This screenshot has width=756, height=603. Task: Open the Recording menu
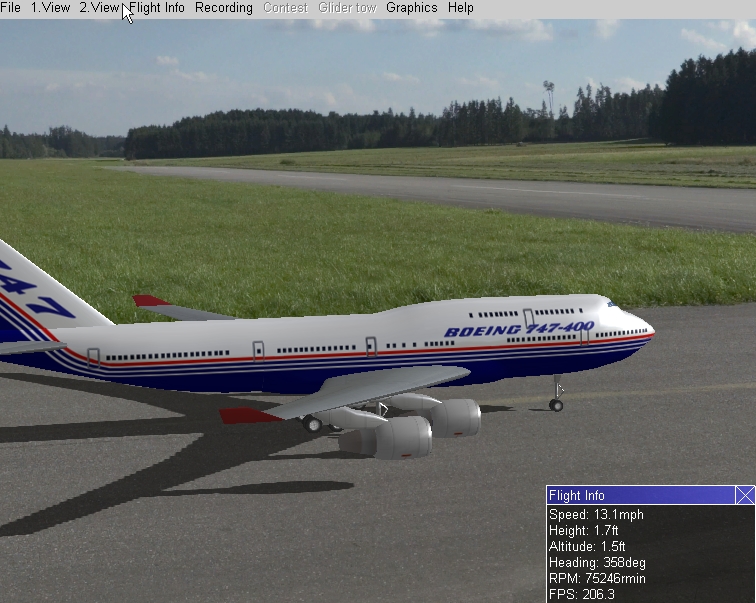pyautogui.click(x=223, y=8)
